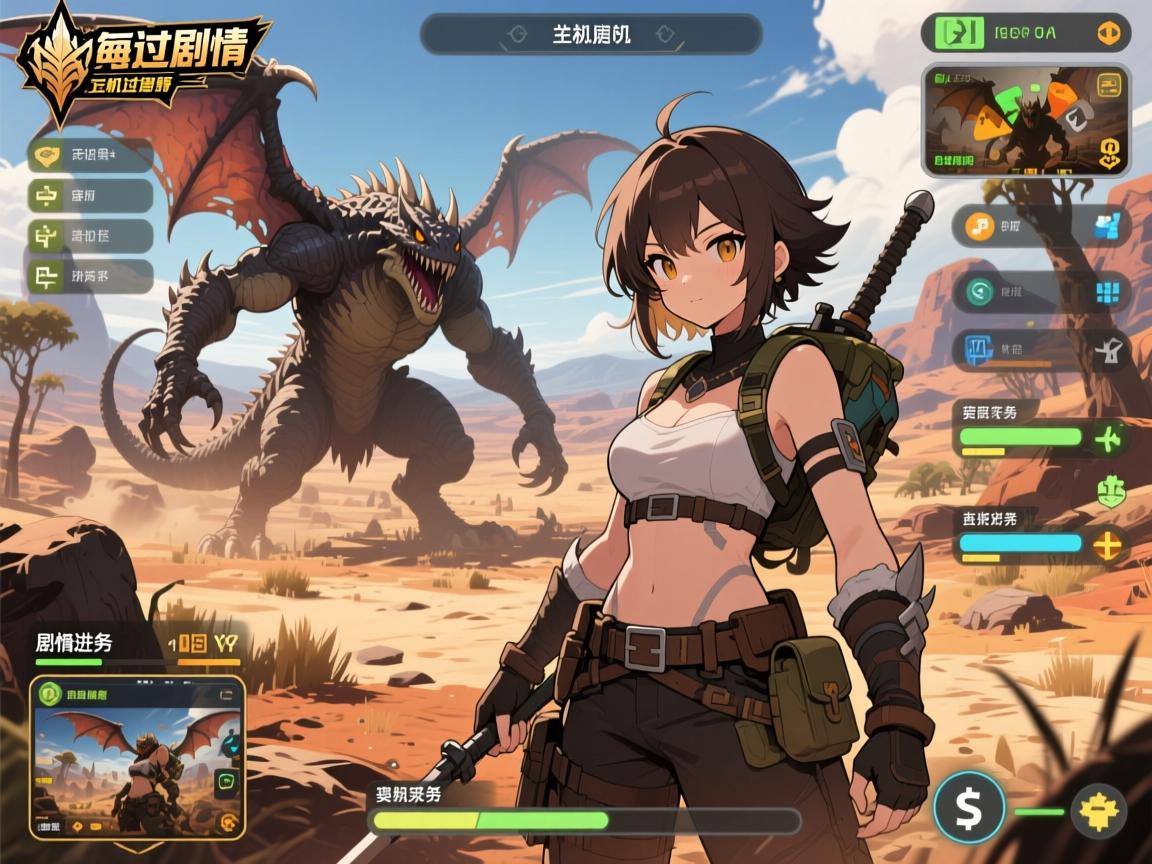Click the yellow gear-like button at bottom right

tap(1098, 810)
